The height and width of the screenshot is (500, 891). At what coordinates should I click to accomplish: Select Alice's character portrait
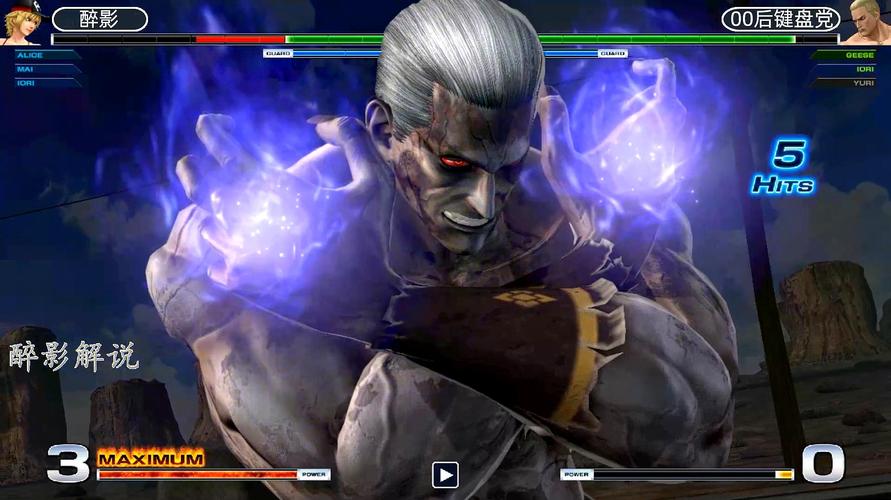point(22,22)
